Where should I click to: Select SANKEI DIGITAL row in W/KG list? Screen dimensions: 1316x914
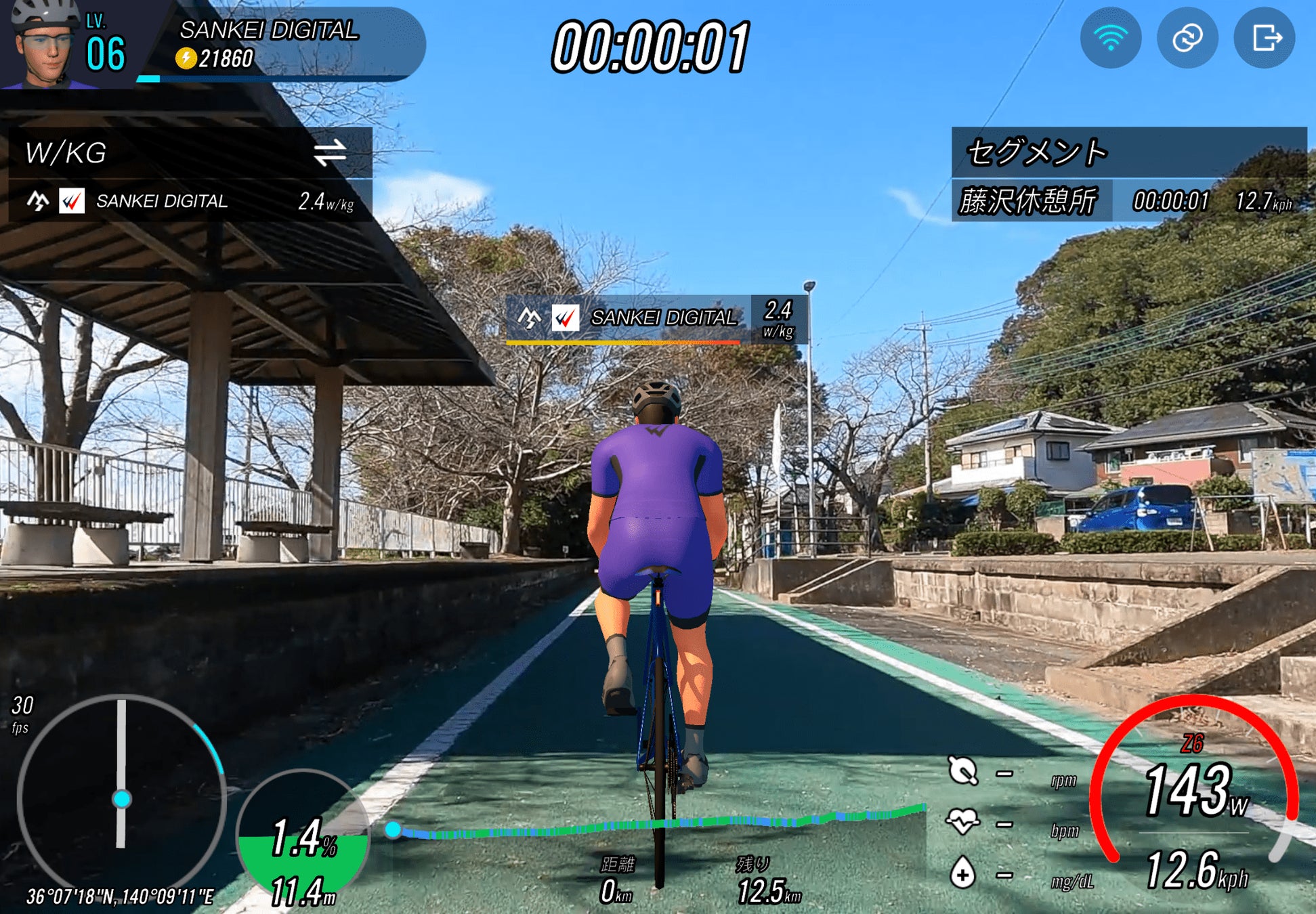(190, 201)
